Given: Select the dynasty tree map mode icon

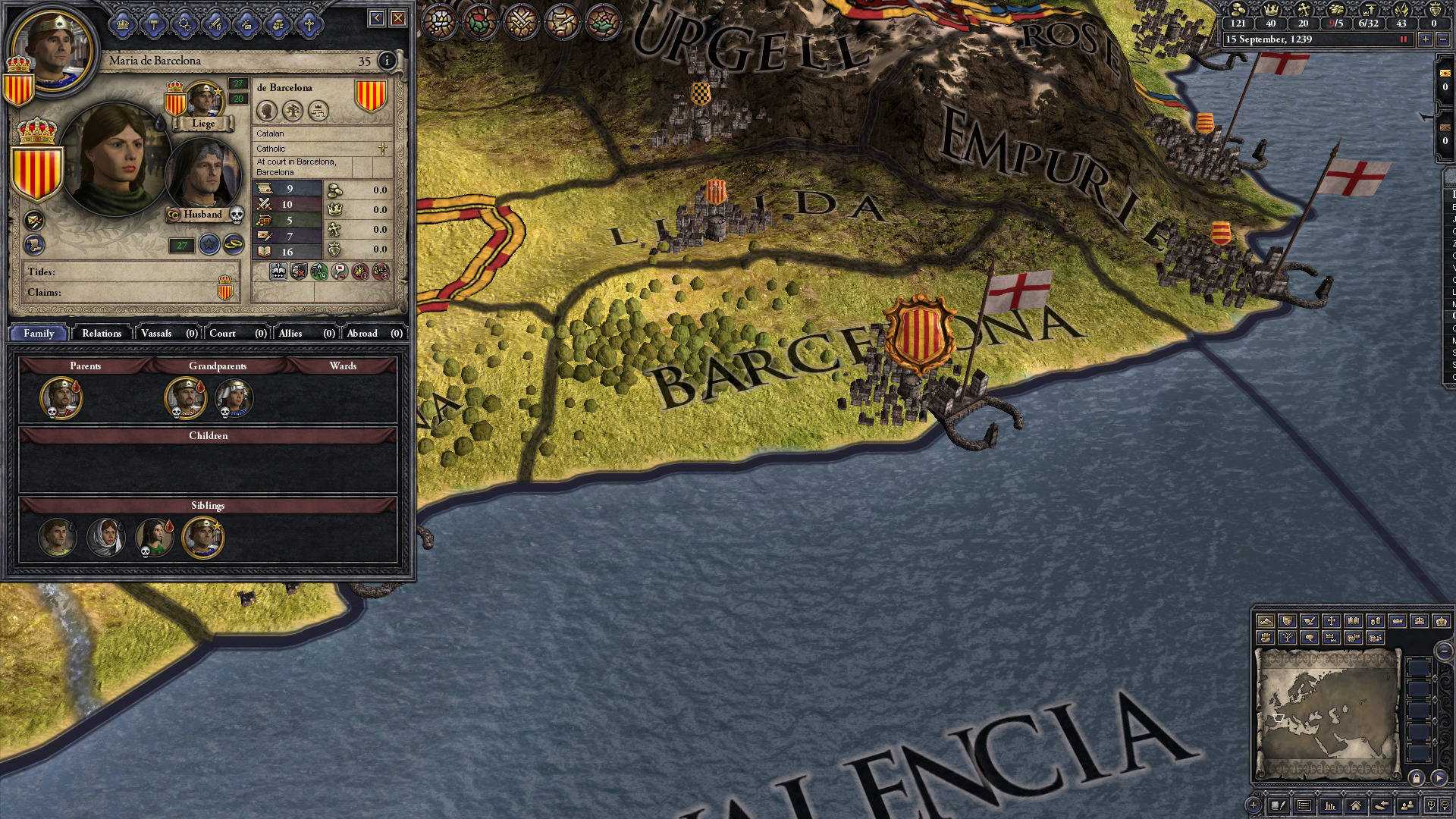Looking at the screenshot, I should (1288, 638).
